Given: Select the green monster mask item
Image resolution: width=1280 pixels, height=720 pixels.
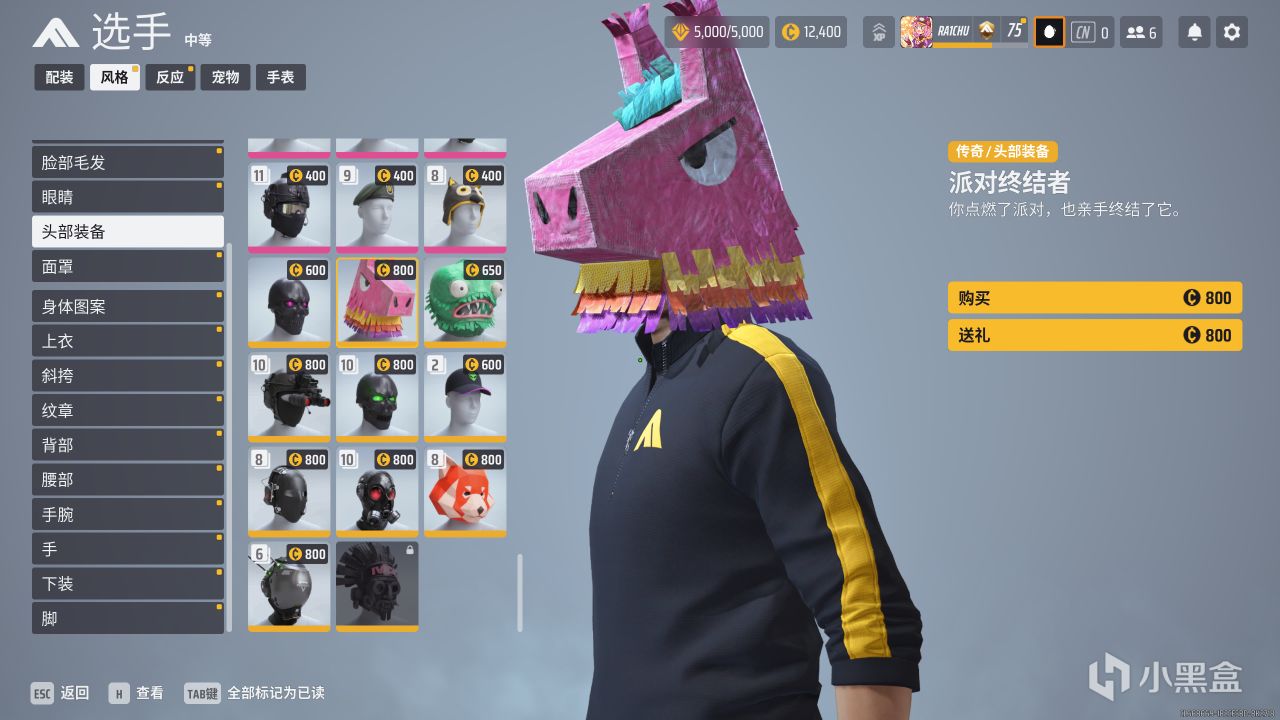Looking at the screenshot, I should (x=465, y=300).
